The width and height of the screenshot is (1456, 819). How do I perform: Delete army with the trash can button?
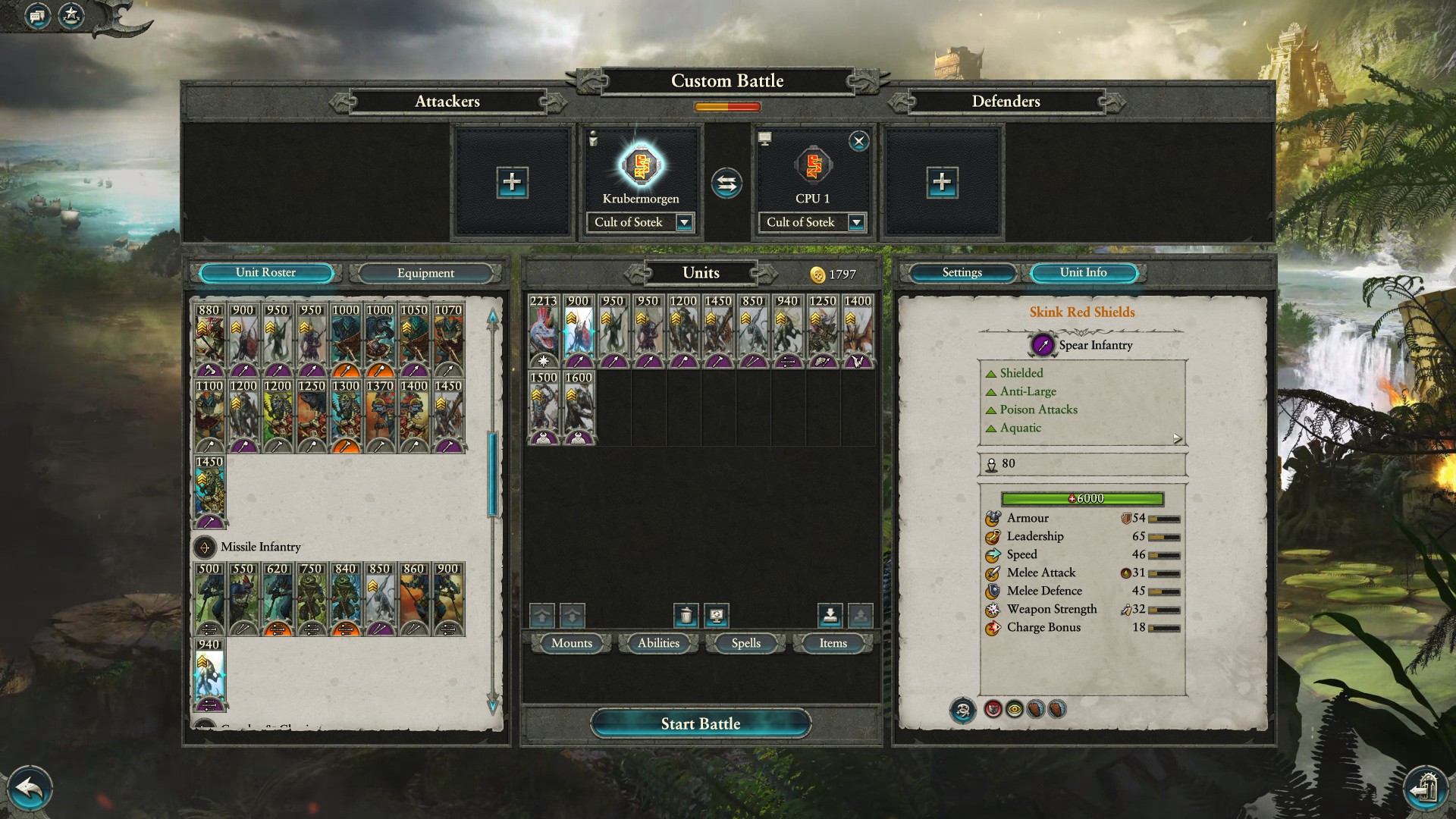point(686,615)
